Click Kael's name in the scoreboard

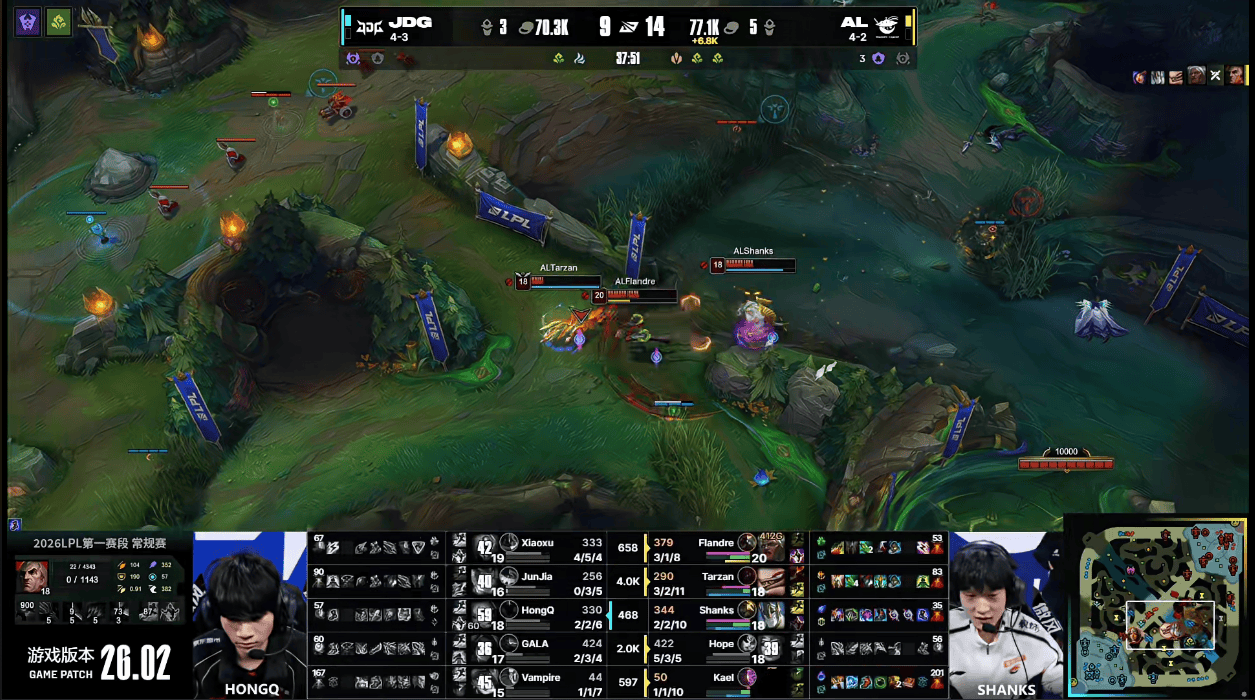[721, 678]
